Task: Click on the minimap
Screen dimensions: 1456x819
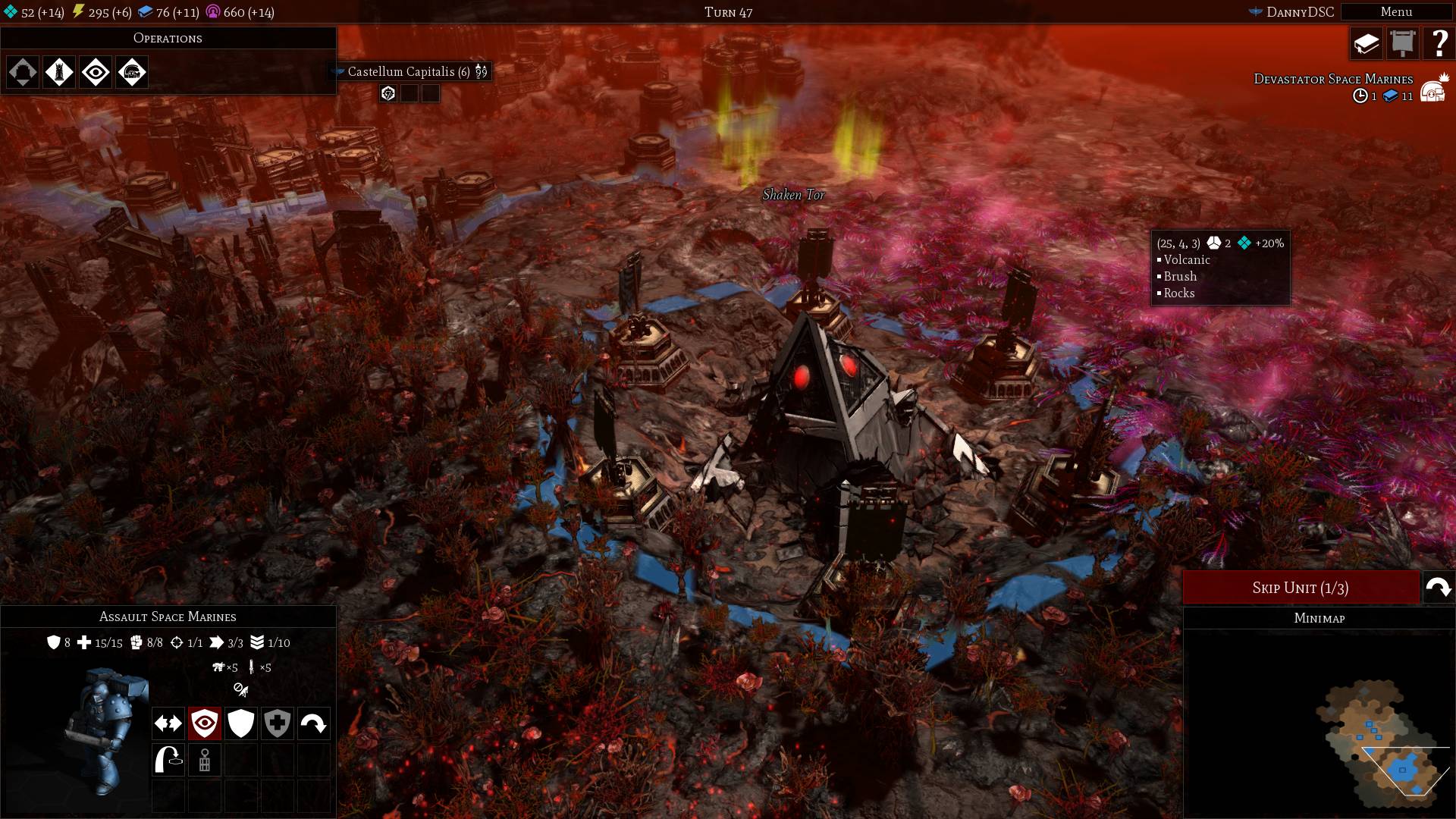Action: click(1365, 743)
